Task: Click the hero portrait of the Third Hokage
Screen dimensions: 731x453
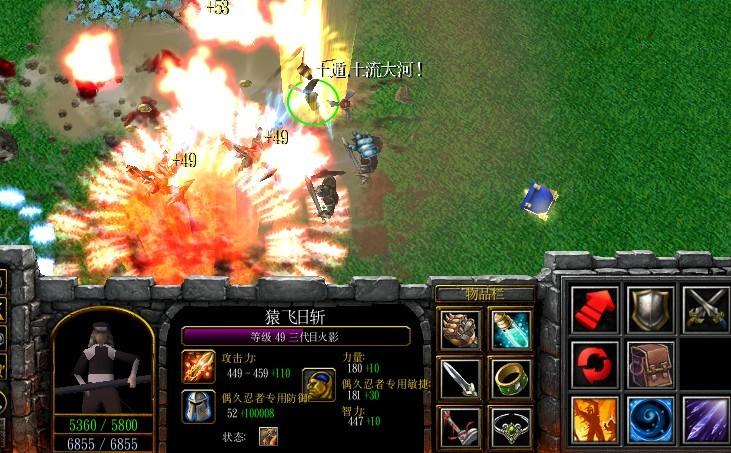Action: [102, 364]
